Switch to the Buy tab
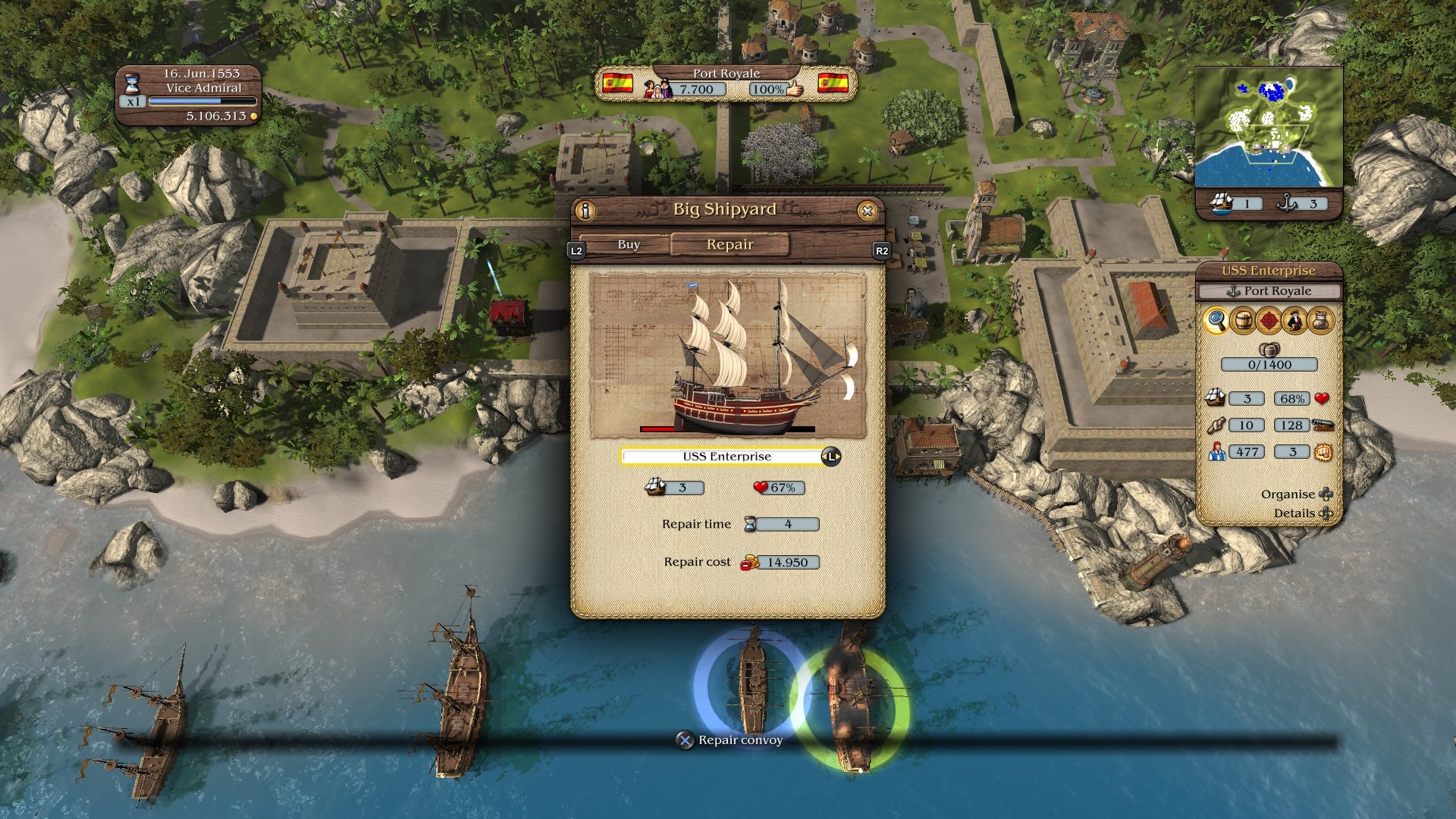This screenshot has width=1456, height=819. click(627, 244)
